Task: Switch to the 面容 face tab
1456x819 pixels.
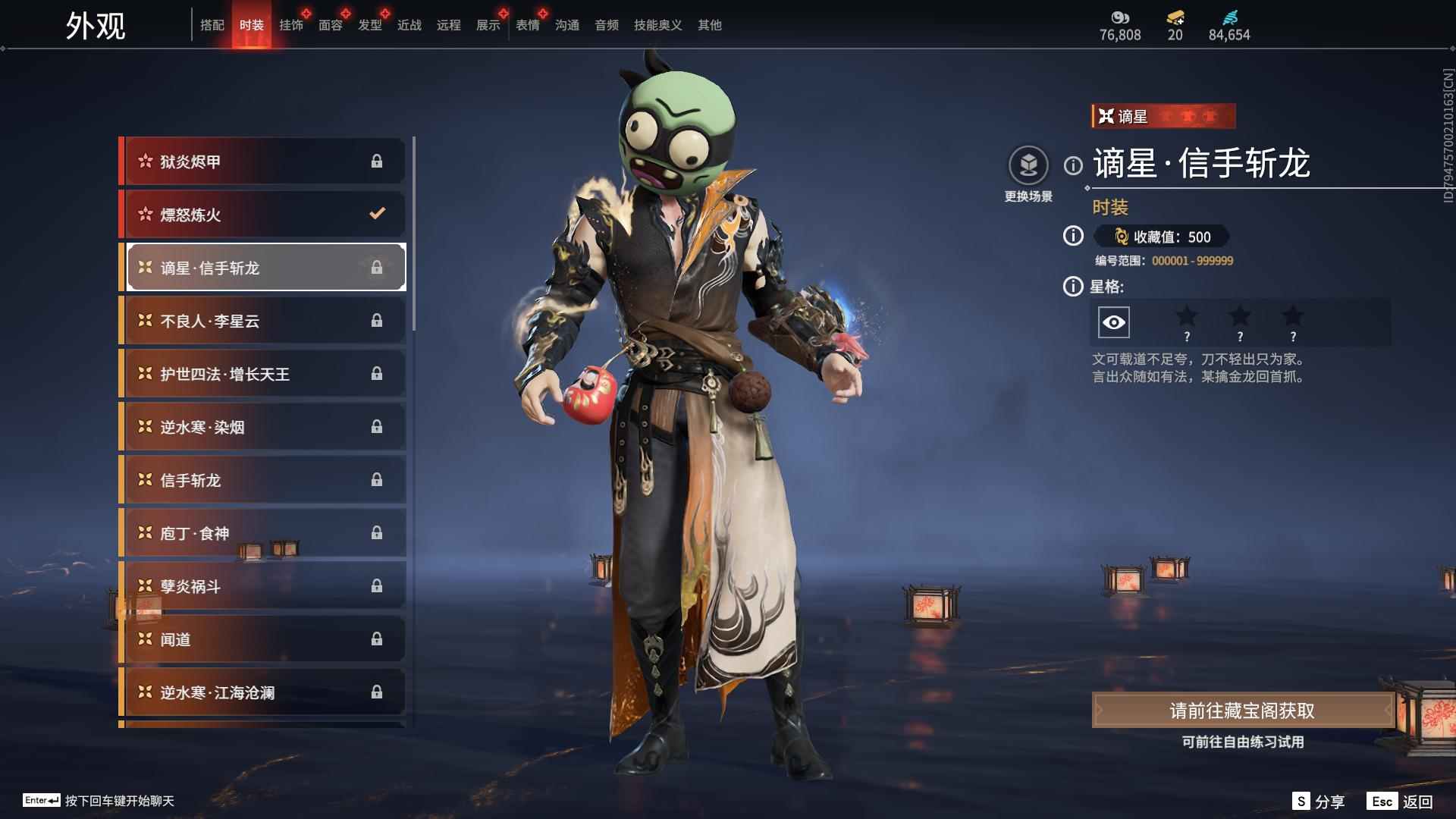Action: pyautogui.click(x=331, y=25)
